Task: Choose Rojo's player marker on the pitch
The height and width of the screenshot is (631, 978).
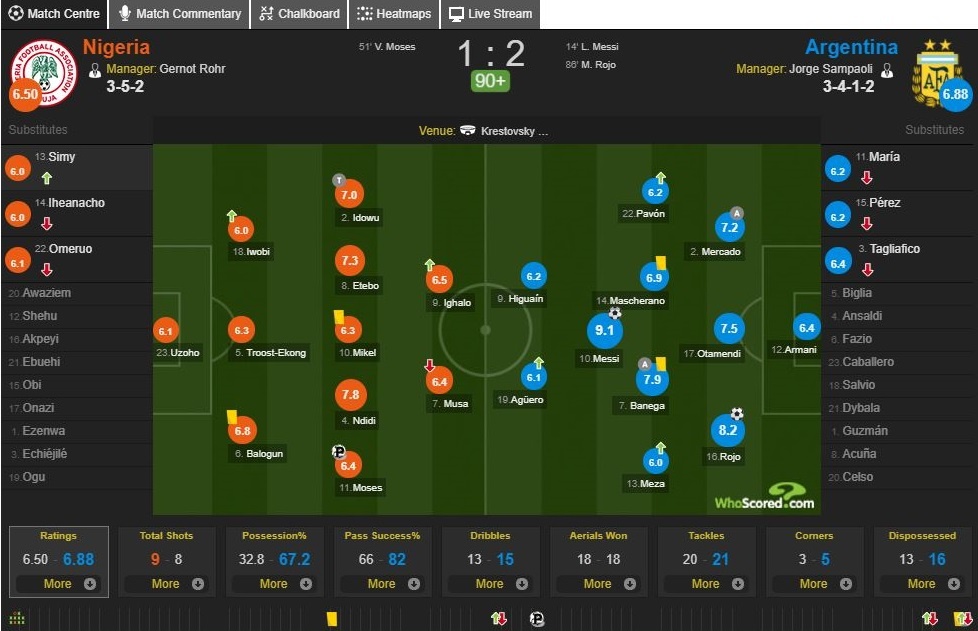Action: (727, 431)
